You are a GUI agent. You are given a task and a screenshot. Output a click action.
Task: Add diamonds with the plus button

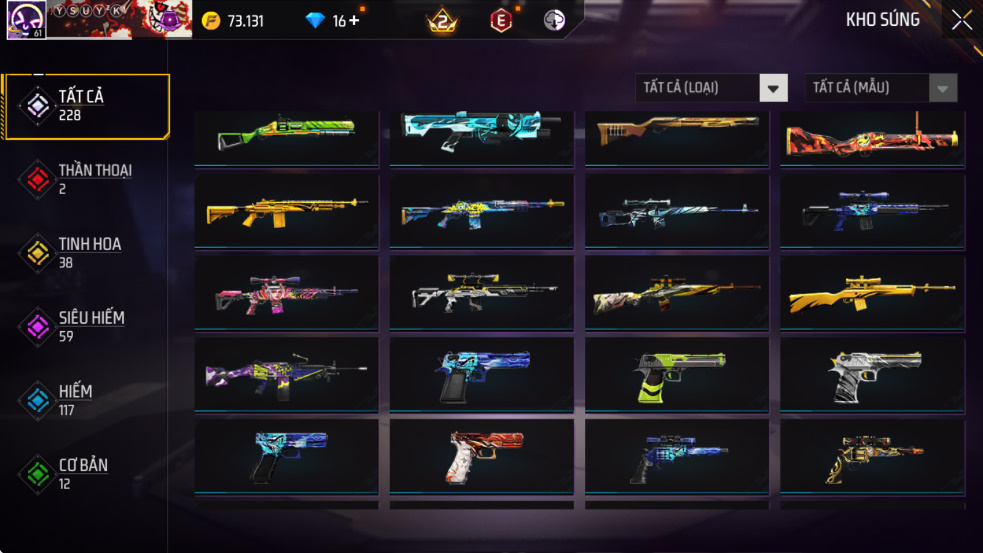[x=354, y=20]
